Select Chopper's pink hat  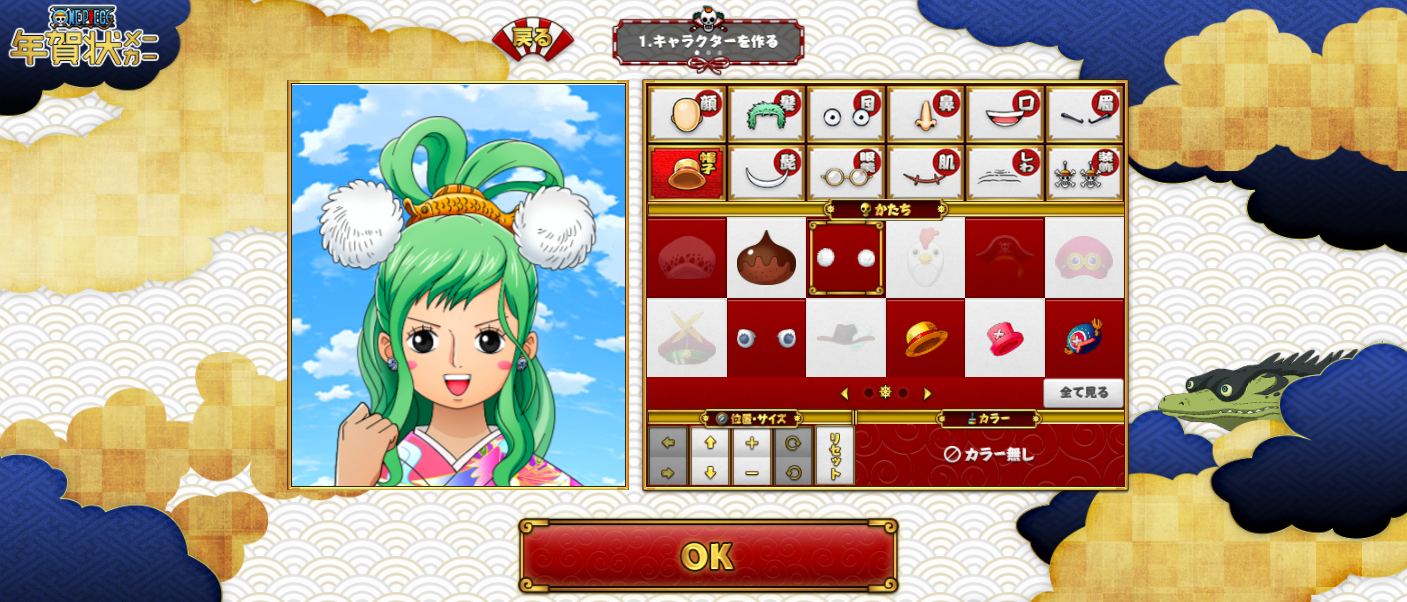click(x=1005, y=339)
